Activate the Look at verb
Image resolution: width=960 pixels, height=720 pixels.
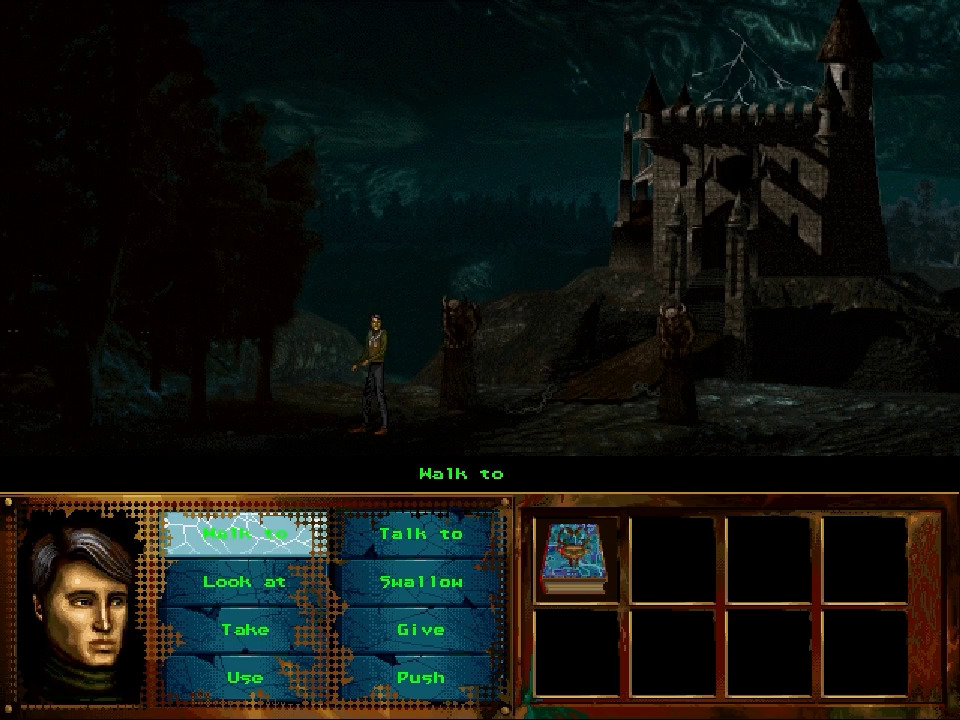click(x=245, y=582)
